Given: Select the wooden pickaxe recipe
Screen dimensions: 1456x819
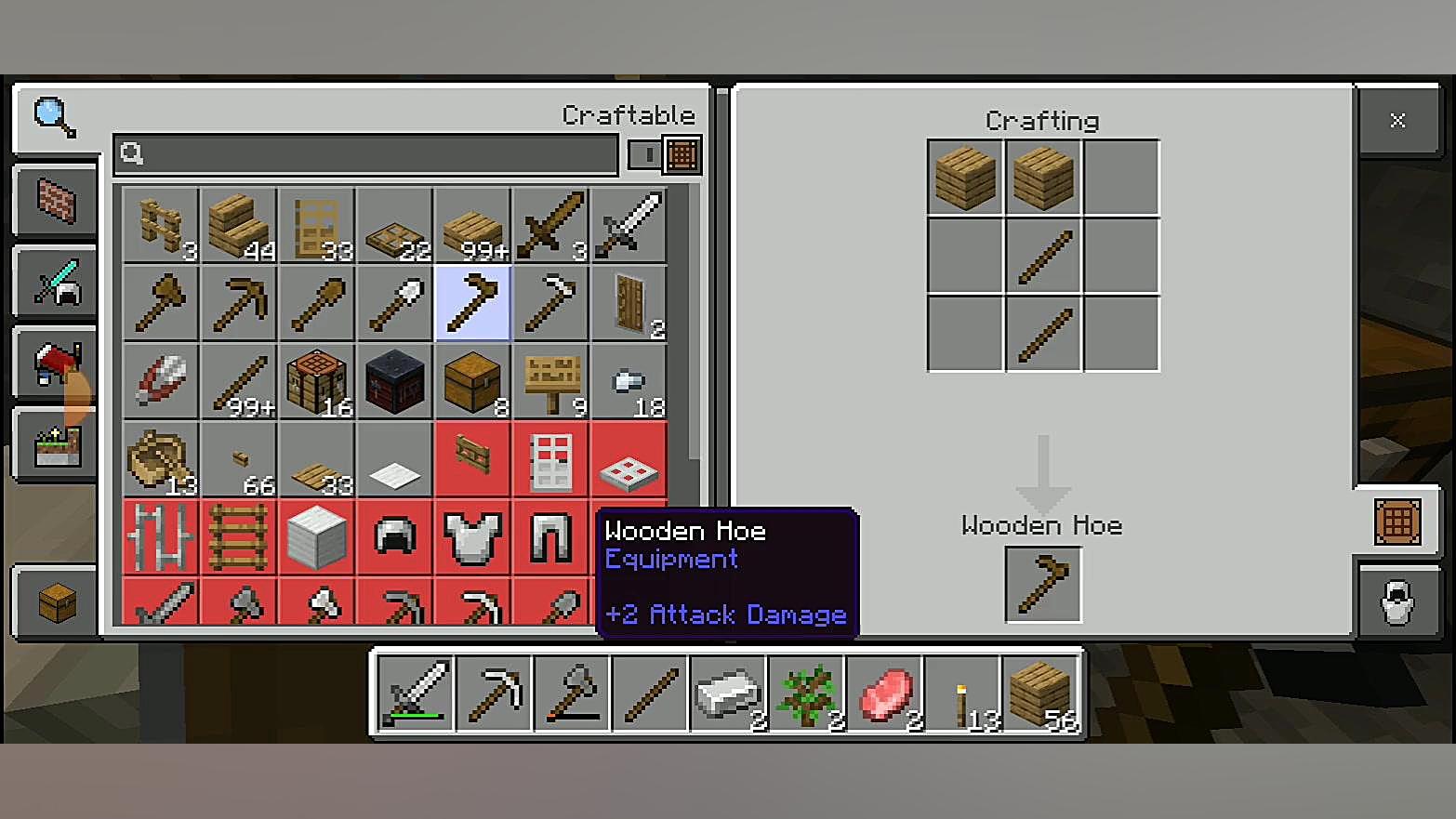Looking at the screenshot, I should tap(239, 303).
